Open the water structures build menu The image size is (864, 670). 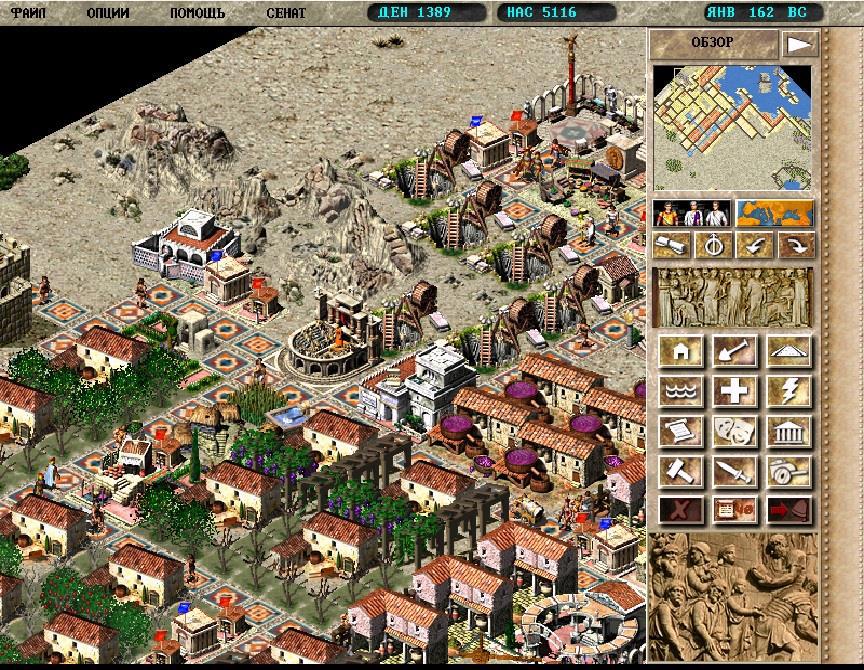680,391
